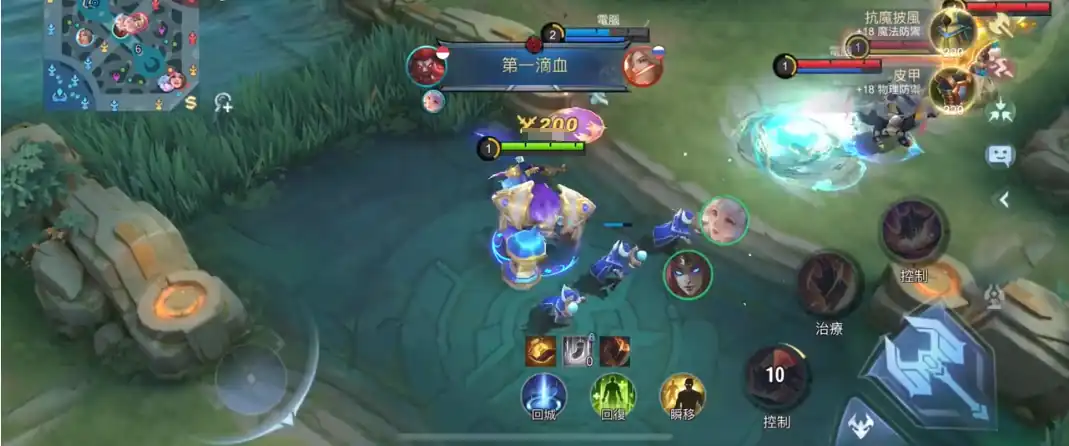
Task: Tap the 控制 skill showing cooldown 10
Action: (776, 377)
